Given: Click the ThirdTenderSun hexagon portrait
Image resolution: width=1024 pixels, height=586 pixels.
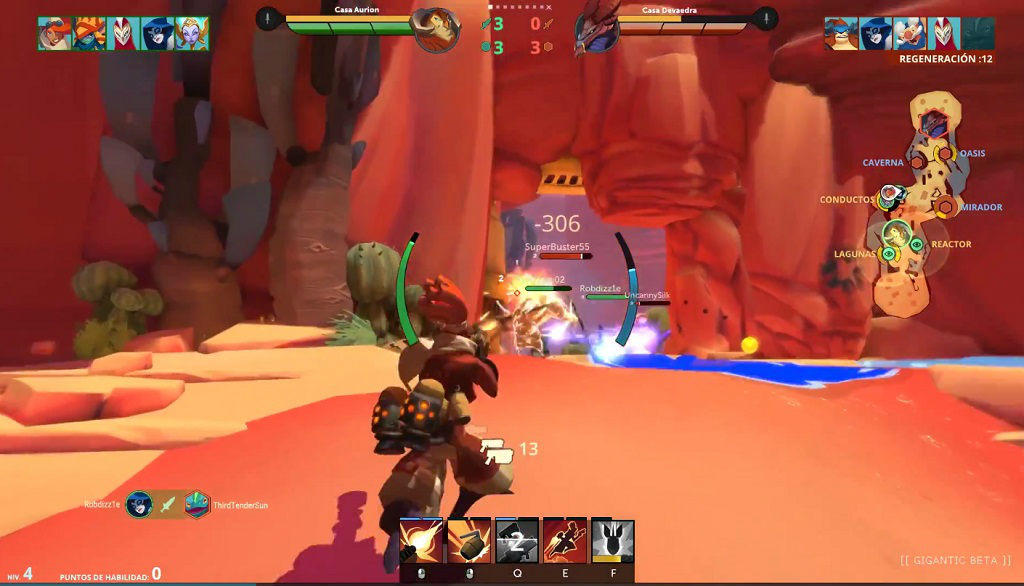Looking at the screenshot, I should 197,505.
